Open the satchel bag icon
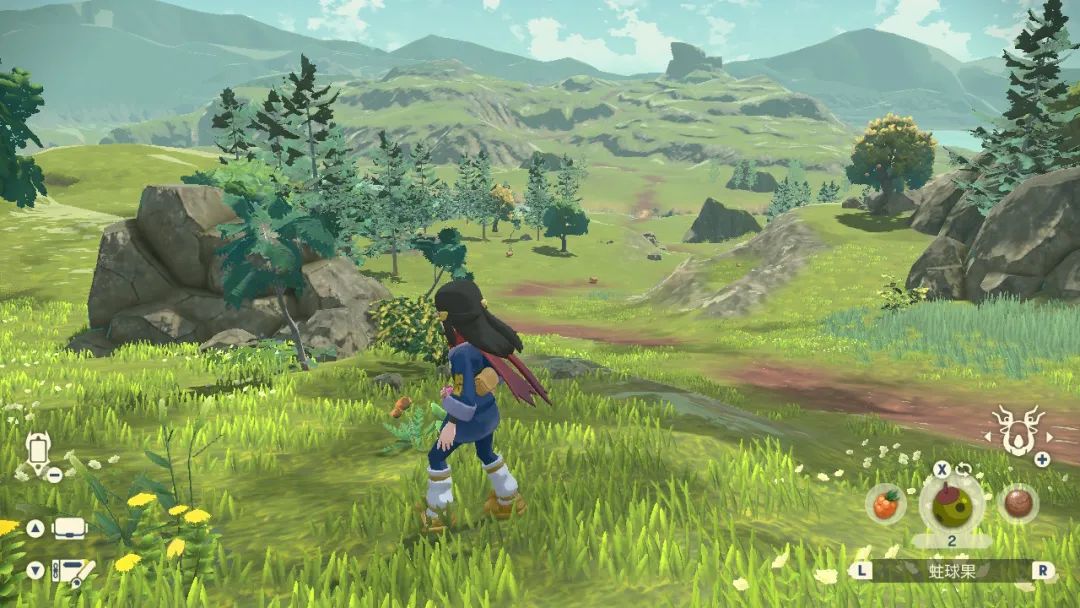This screenshot has height=608, width=1080. pyautogui.click(x=70, y=528)
